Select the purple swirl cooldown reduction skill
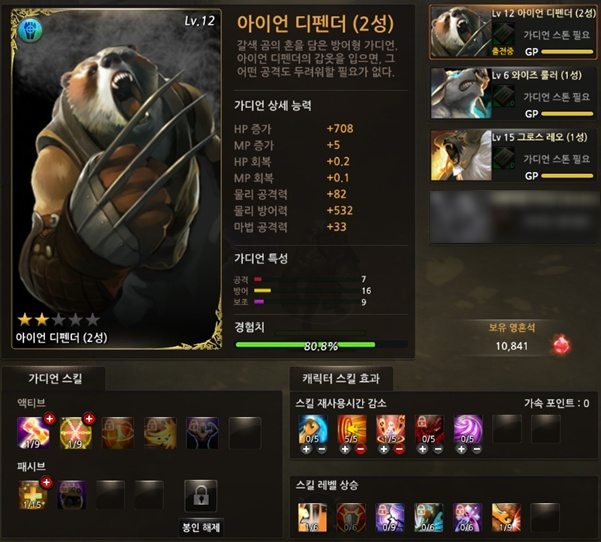 coord(468,430)
